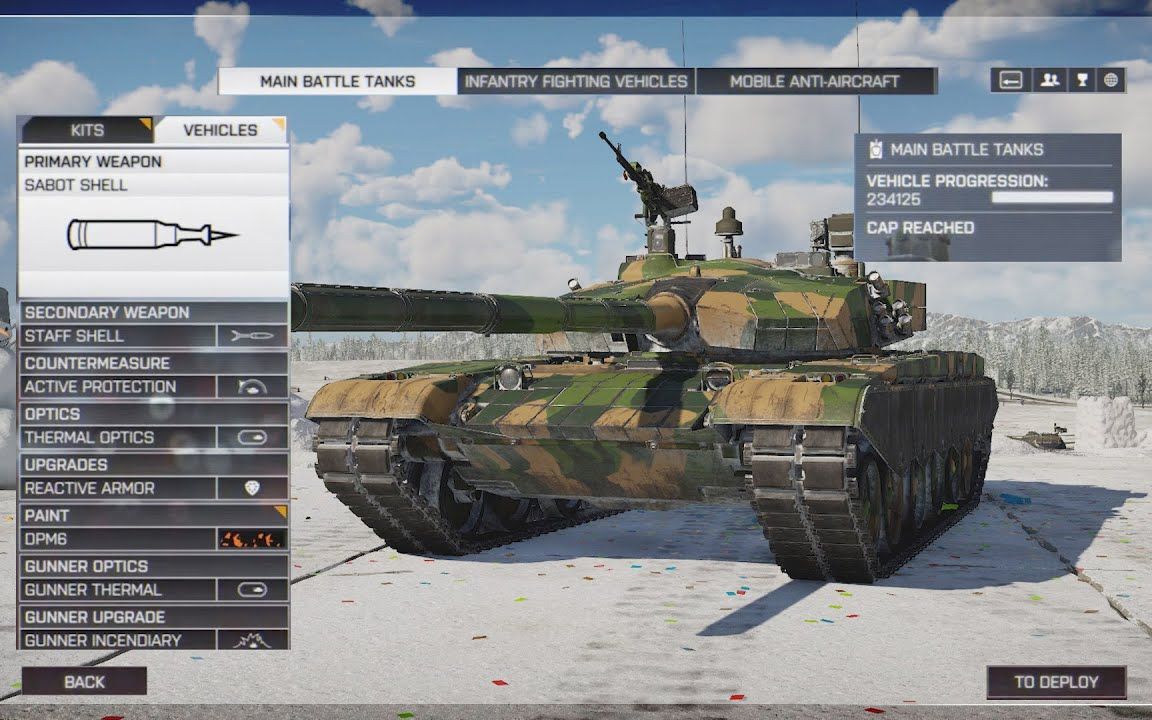
Task: Select the Gunner Thermal optics slot
Action: pos(153,590)
